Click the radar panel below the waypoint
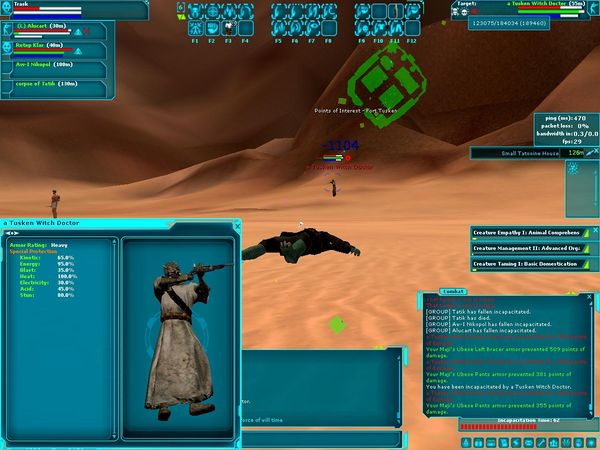 (x=581, y=183)
